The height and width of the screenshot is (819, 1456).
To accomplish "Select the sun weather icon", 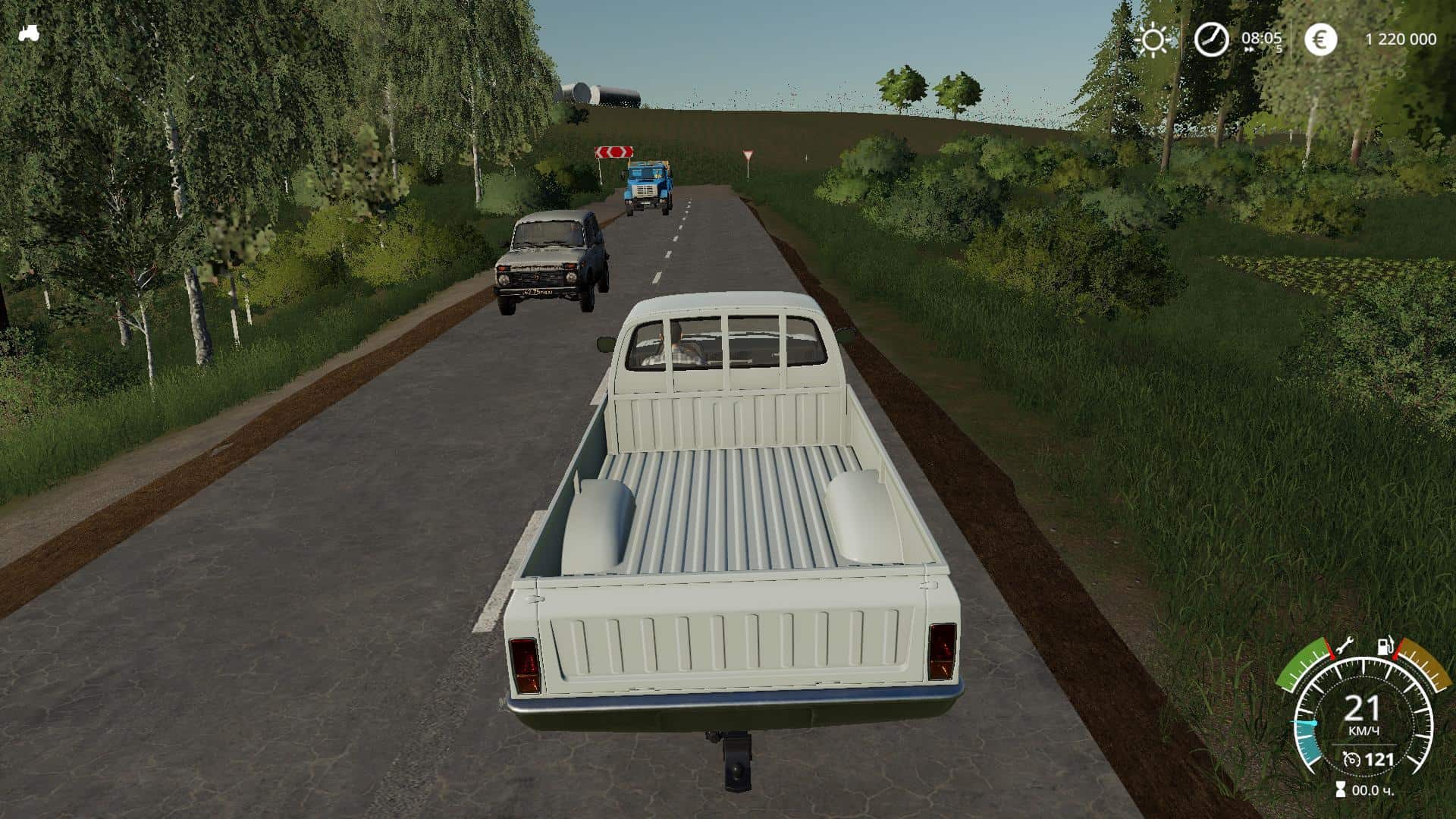I will click(x=1153, y=40).
